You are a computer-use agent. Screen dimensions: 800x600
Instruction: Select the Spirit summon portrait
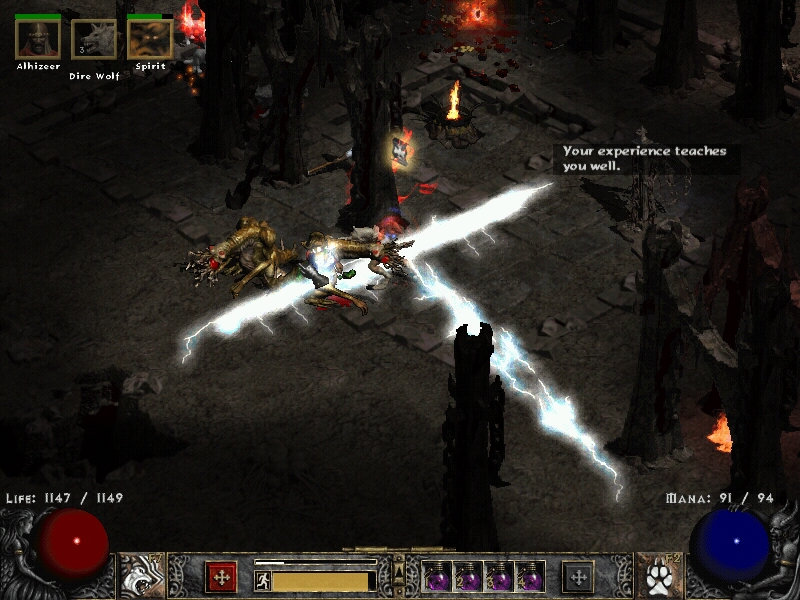tap(150, 39)
